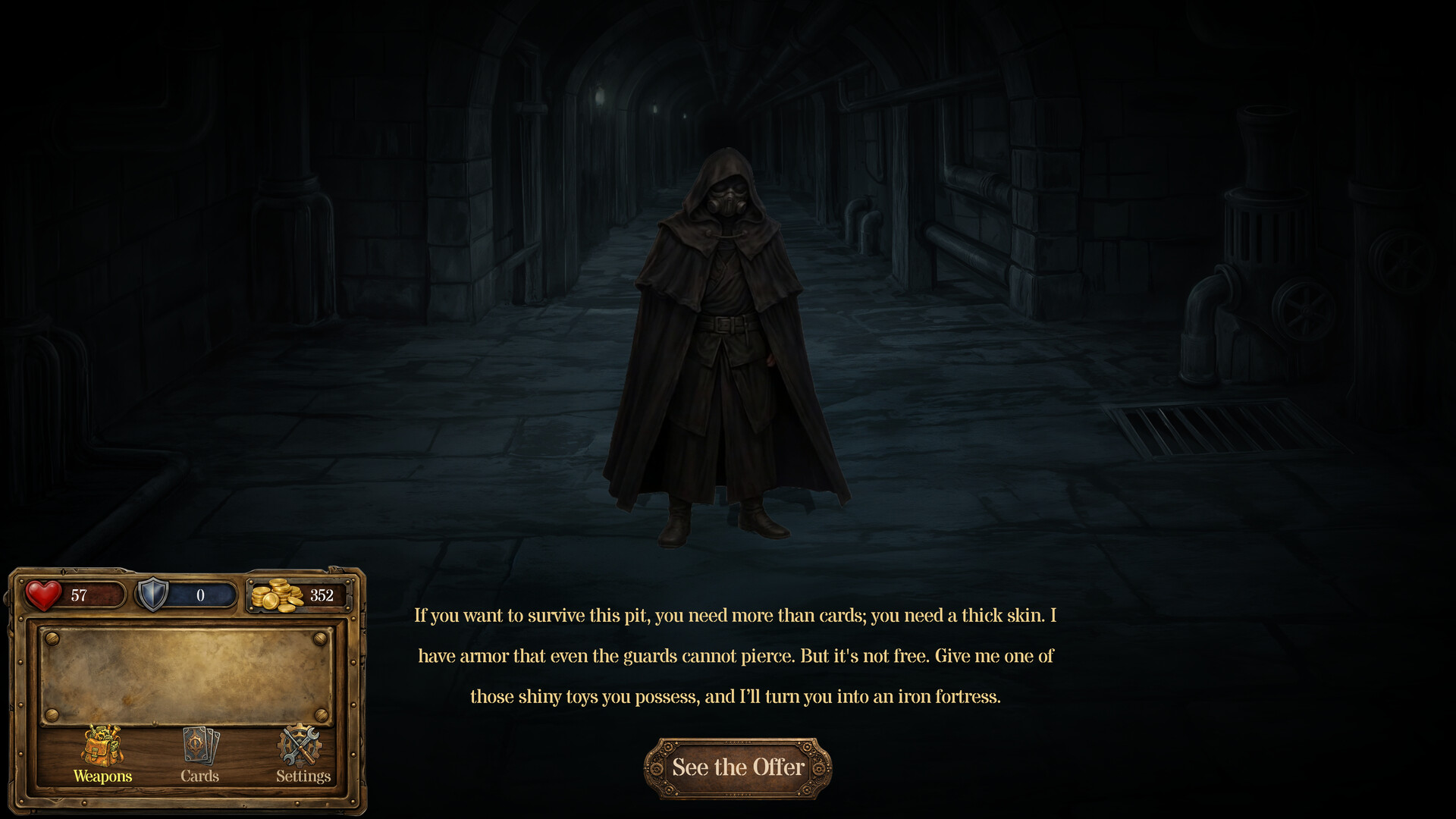Click the stack of gold coins icon

coord(276,595)
